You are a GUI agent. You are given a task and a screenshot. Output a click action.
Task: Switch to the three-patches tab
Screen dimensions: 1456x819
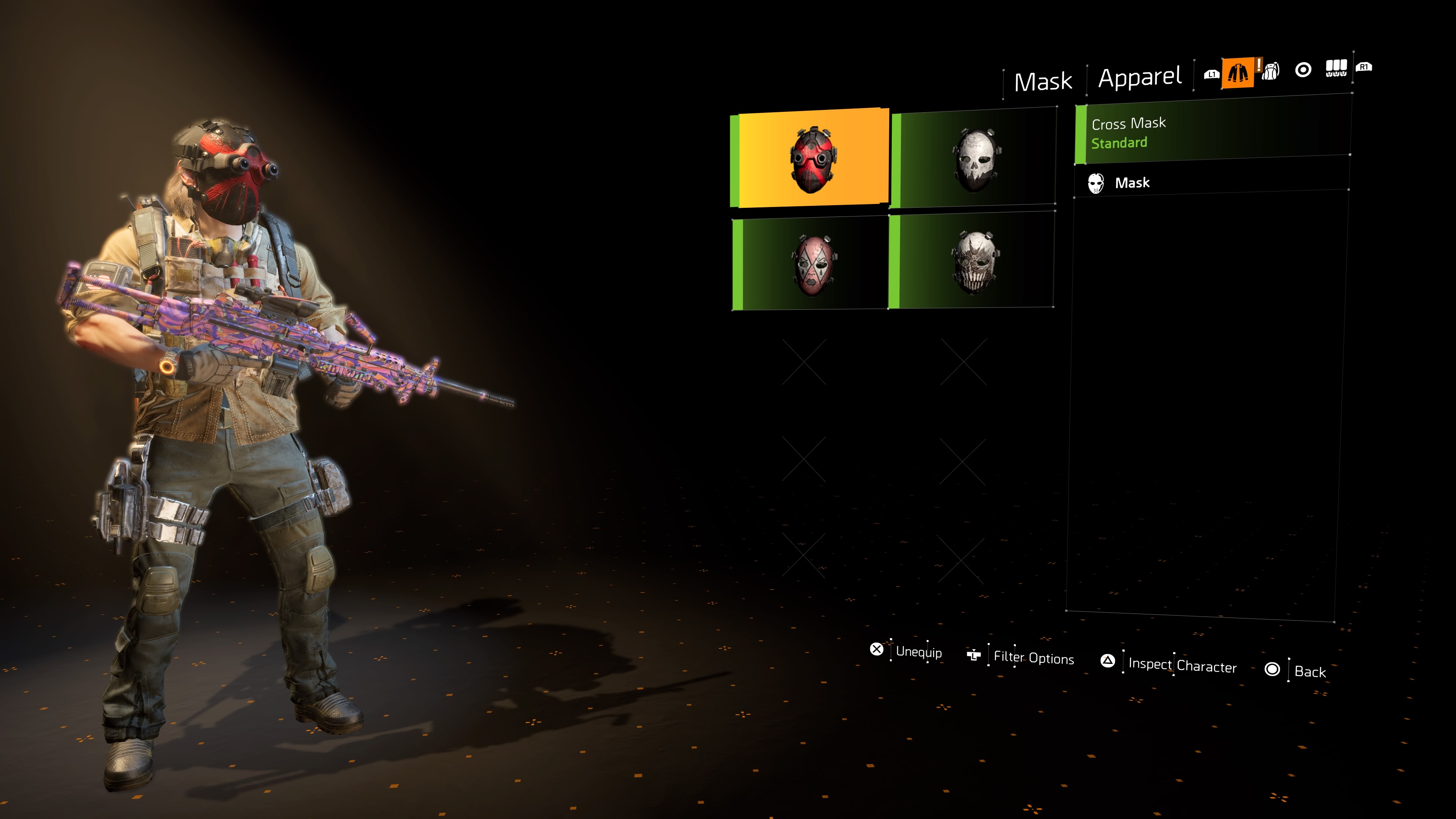click(x=1336, y=68)
